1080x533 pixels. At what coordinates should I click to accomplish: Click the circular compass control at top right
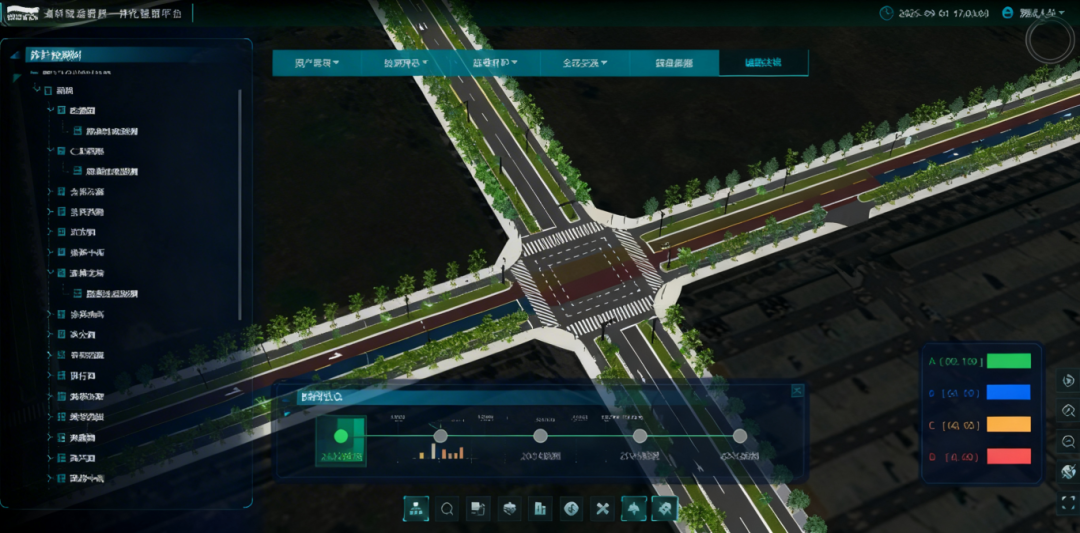tap(1050, 40)
